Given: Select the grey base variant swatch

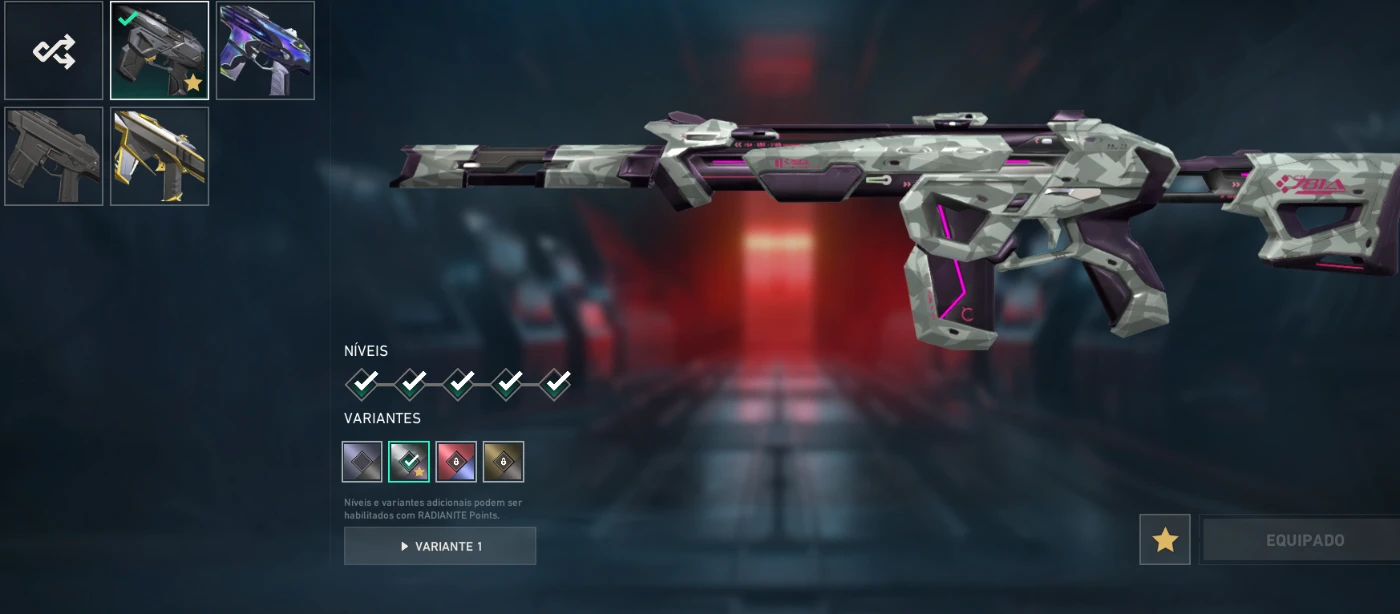Looking at the screenshot, I should pyautogui.click(x=362, y=462).
